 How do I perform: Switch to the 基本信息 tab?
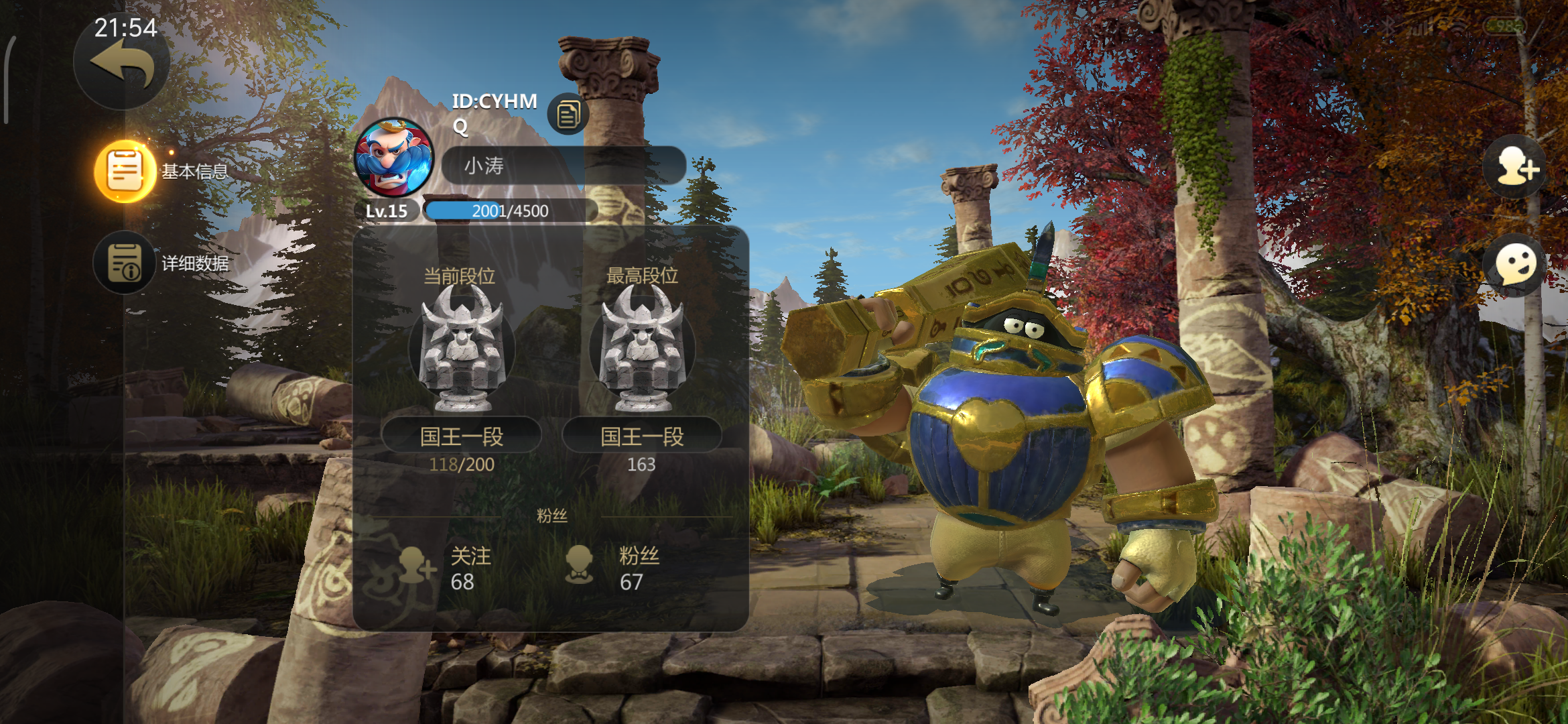tap(126, 171)
